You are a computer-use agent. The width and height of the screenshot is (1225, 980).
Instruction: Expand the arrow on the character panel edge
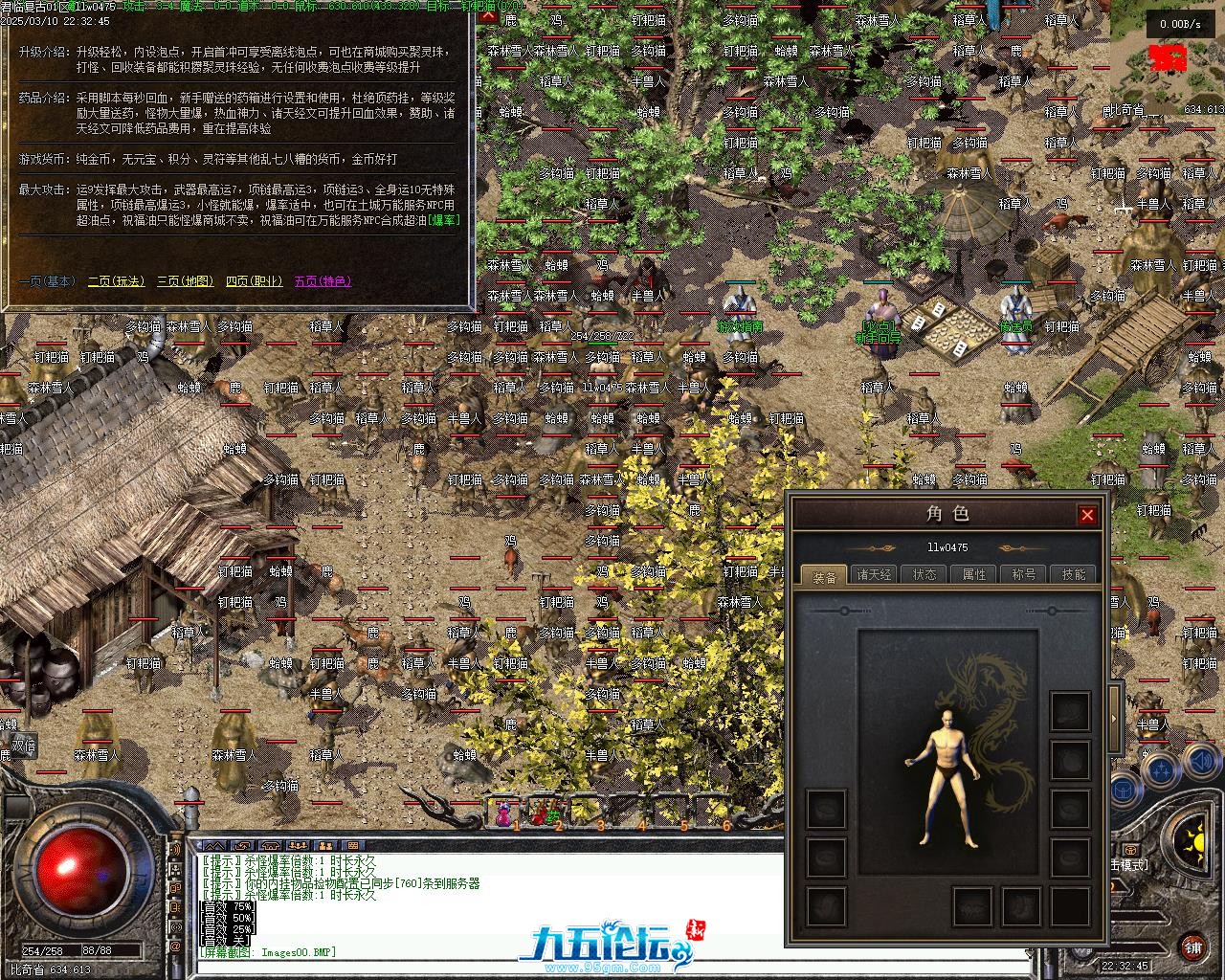1114,717
